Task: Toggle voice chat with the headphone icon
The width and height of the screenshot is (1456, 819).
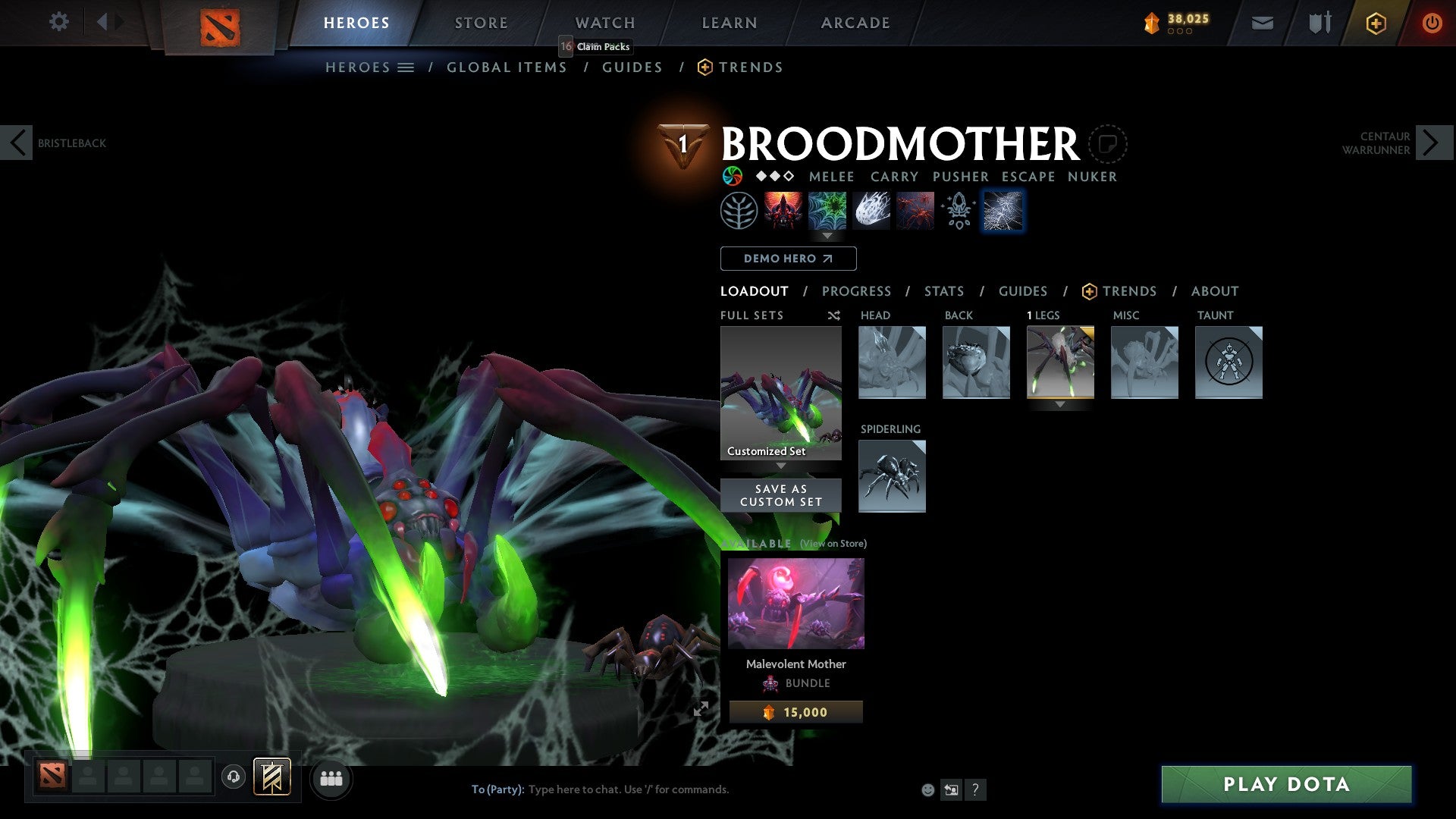Action: coord(233,778)
